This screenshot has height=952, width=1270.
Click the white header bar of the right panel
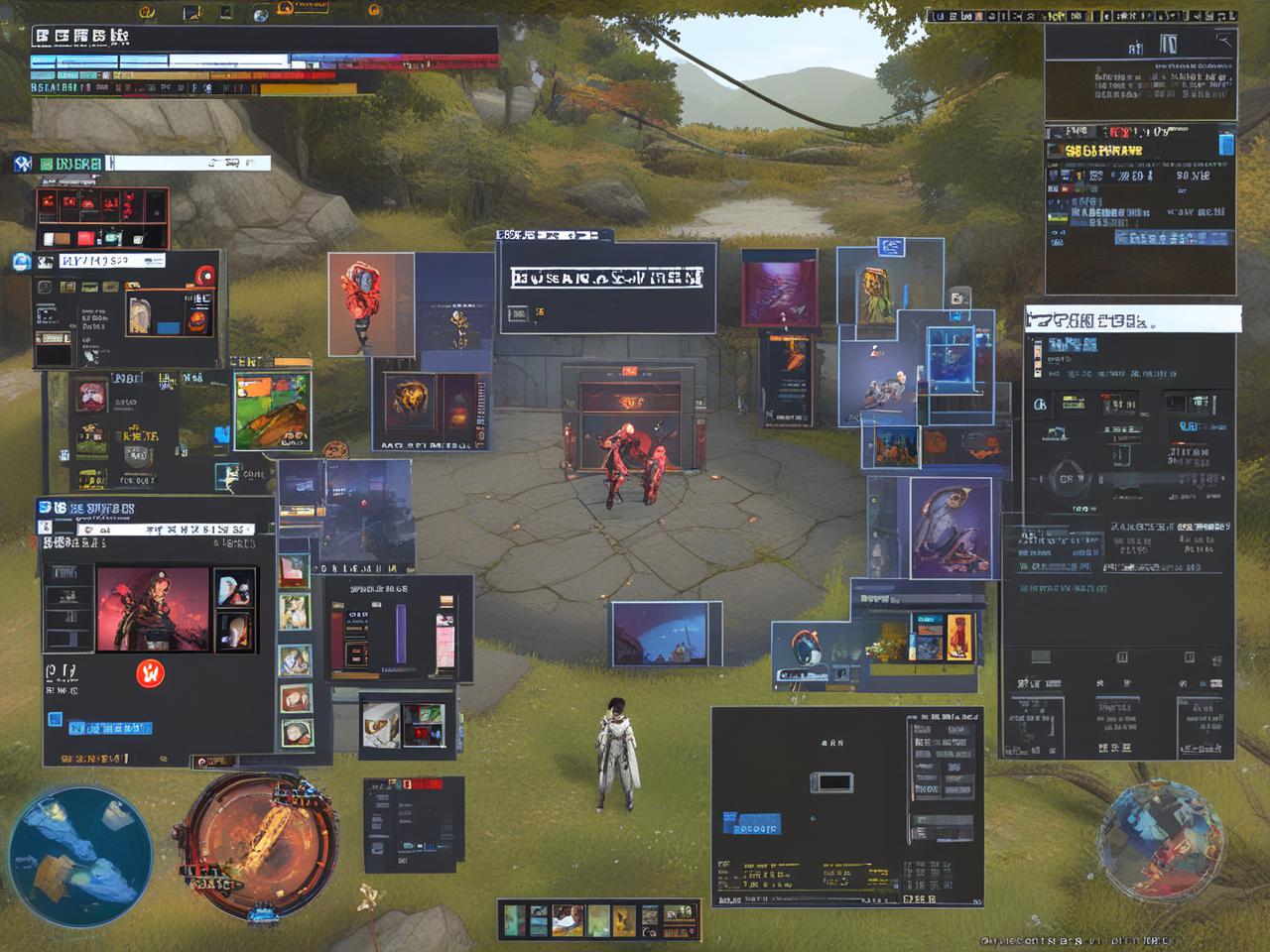point(1132,319)
